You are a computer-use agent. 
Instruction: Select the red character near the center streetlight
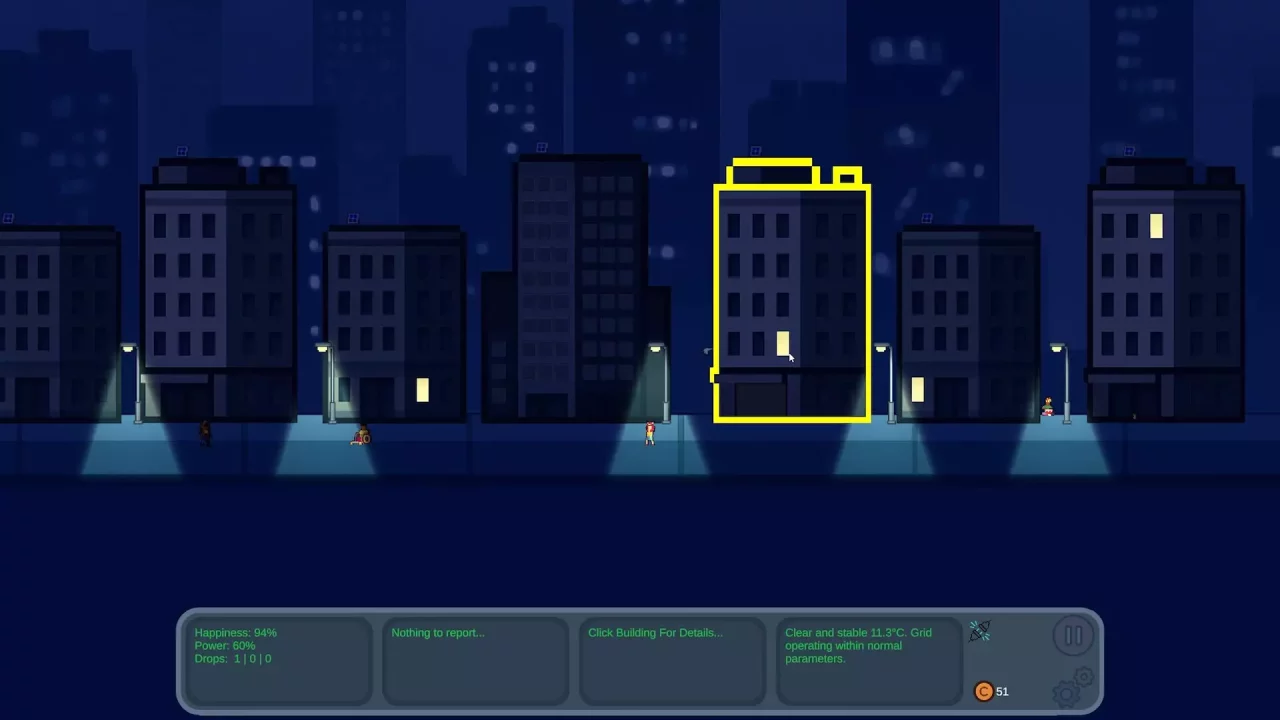pos(651,432)
